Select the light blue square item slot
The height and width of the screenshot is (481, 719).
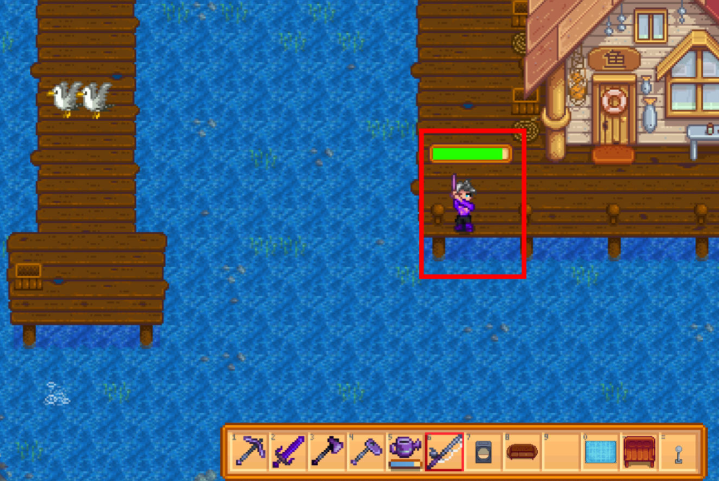[599, 451]
